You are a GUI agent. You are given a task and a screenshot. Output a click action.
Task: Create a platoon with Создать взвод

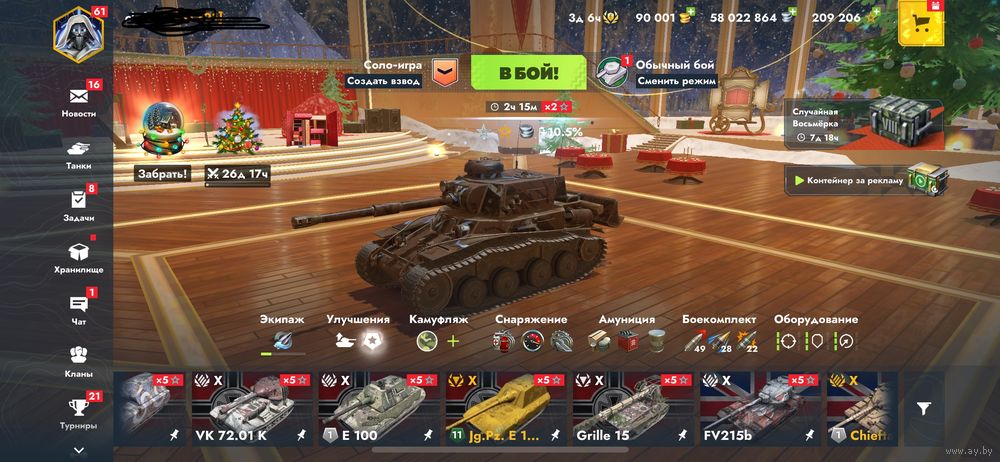click(x=383, y=81)
